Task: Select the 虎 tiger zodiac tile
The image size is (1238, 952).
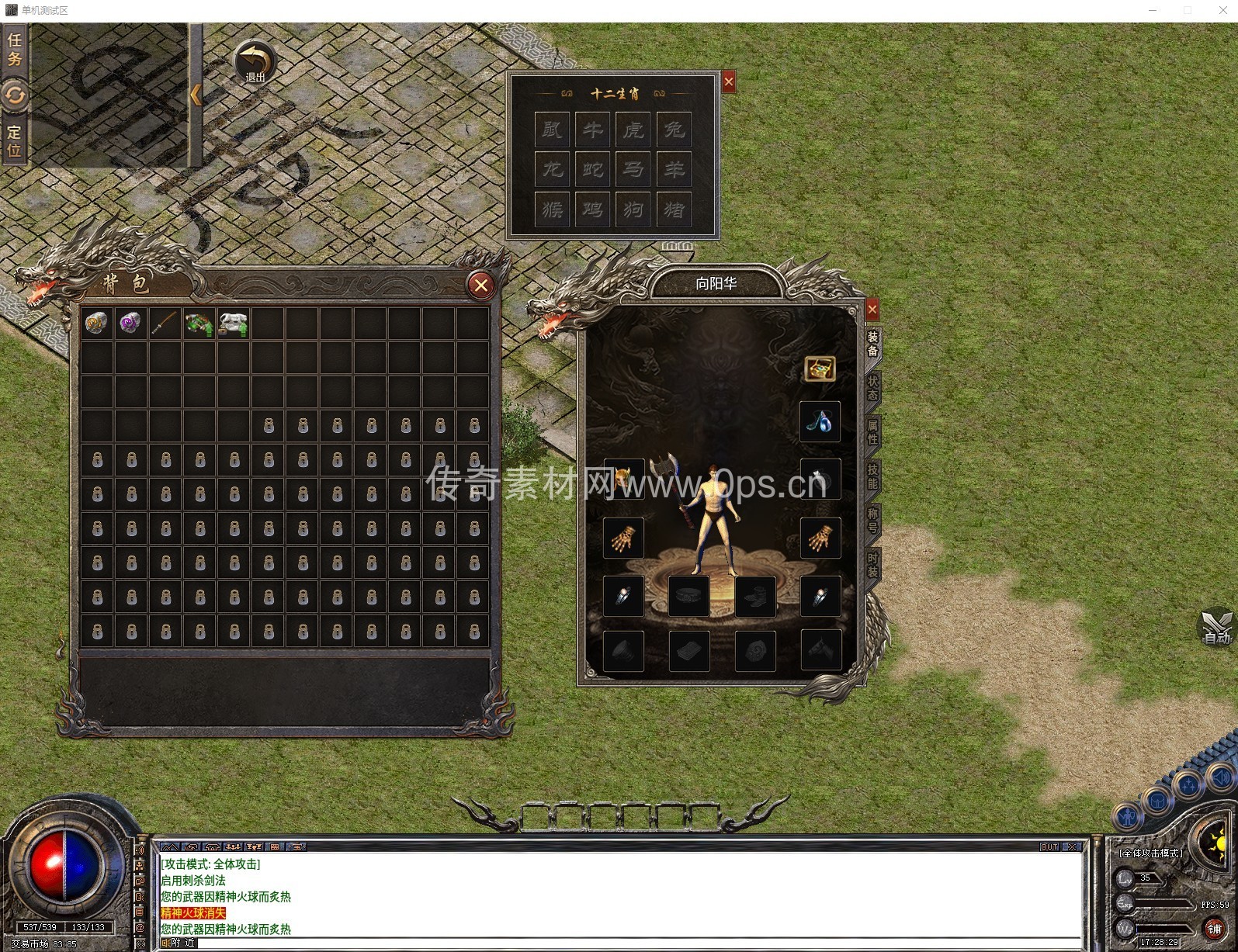Action: coord(633,130)
